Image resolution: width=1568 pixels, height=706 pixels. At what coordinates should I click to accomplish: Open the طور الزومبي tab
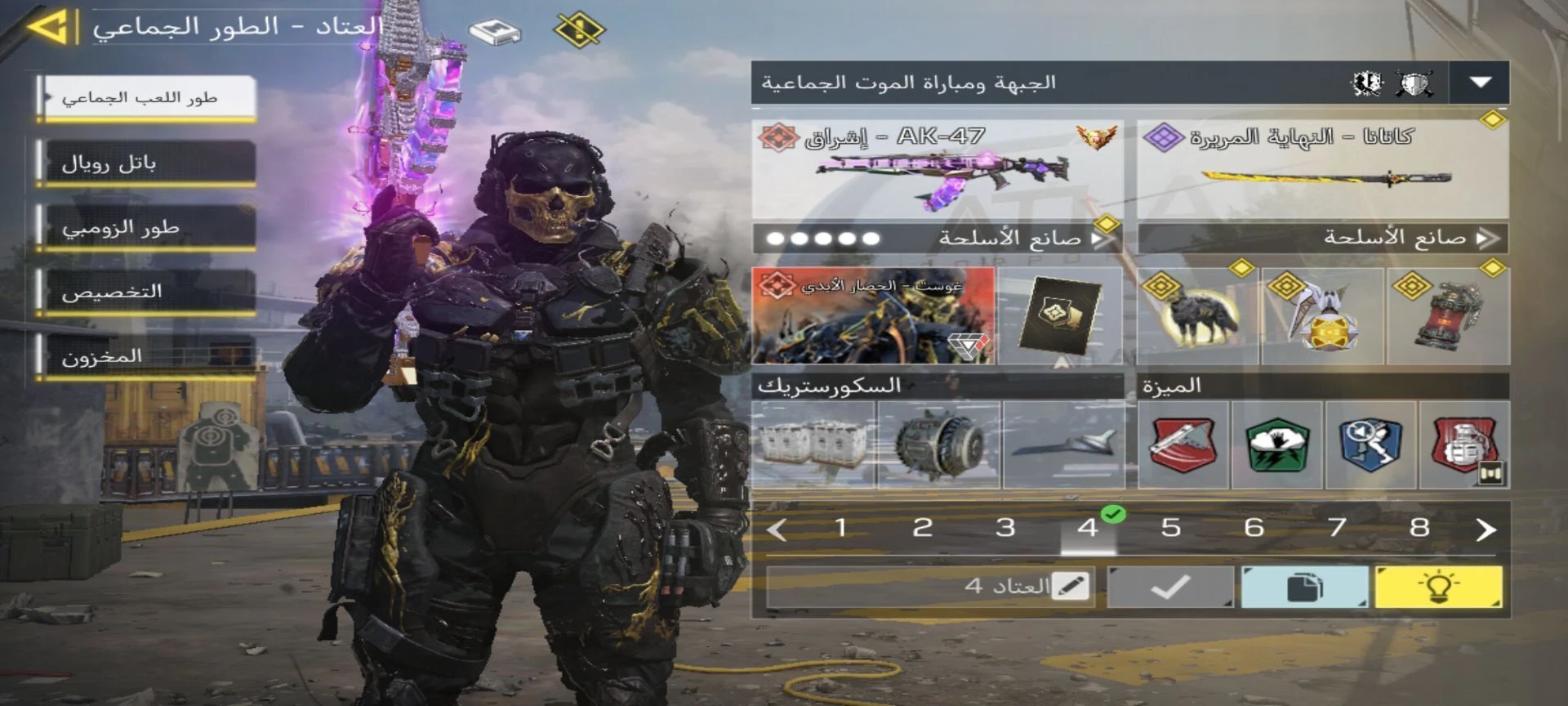(x=147, y=227)
